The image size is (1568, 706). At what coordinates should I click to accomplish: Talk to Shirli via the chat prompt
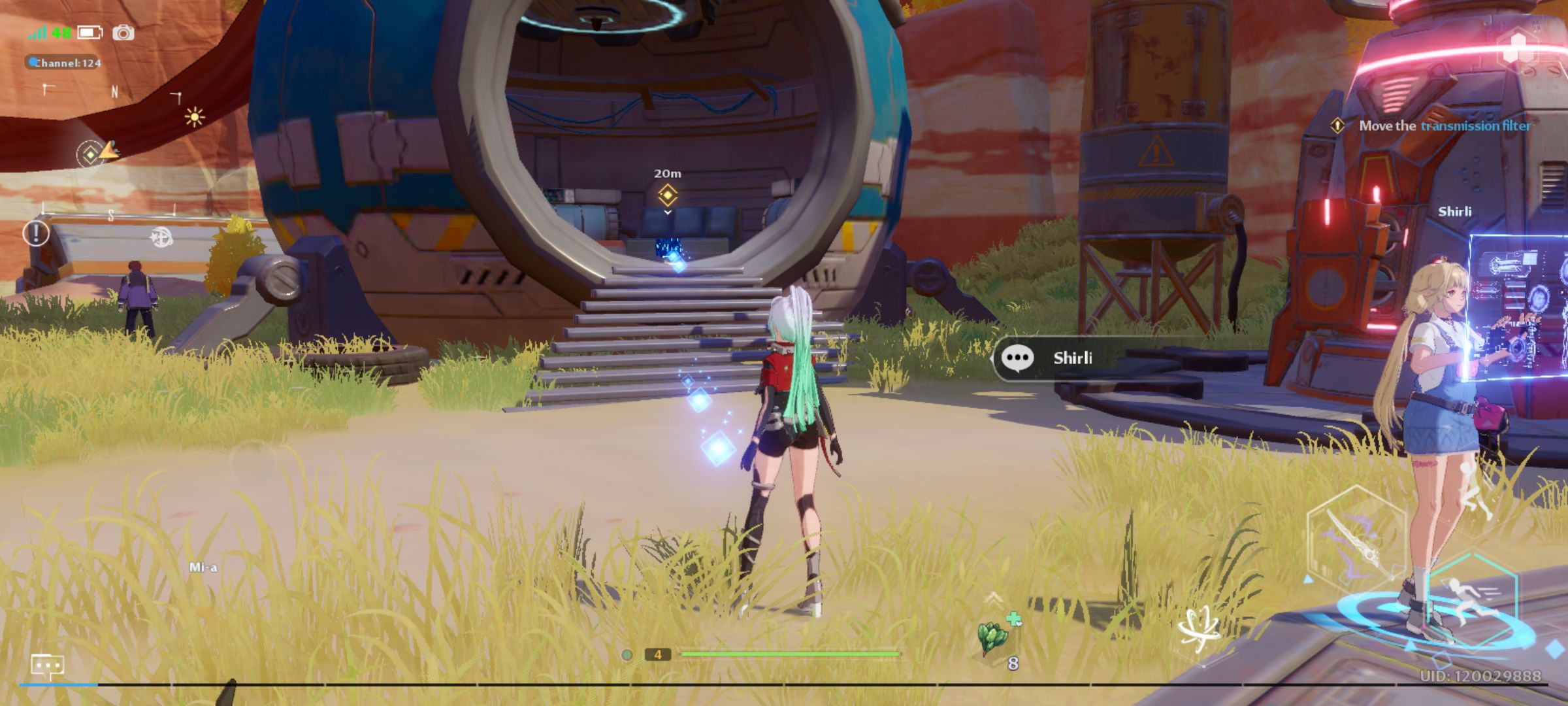click(x=1071, y=358)
